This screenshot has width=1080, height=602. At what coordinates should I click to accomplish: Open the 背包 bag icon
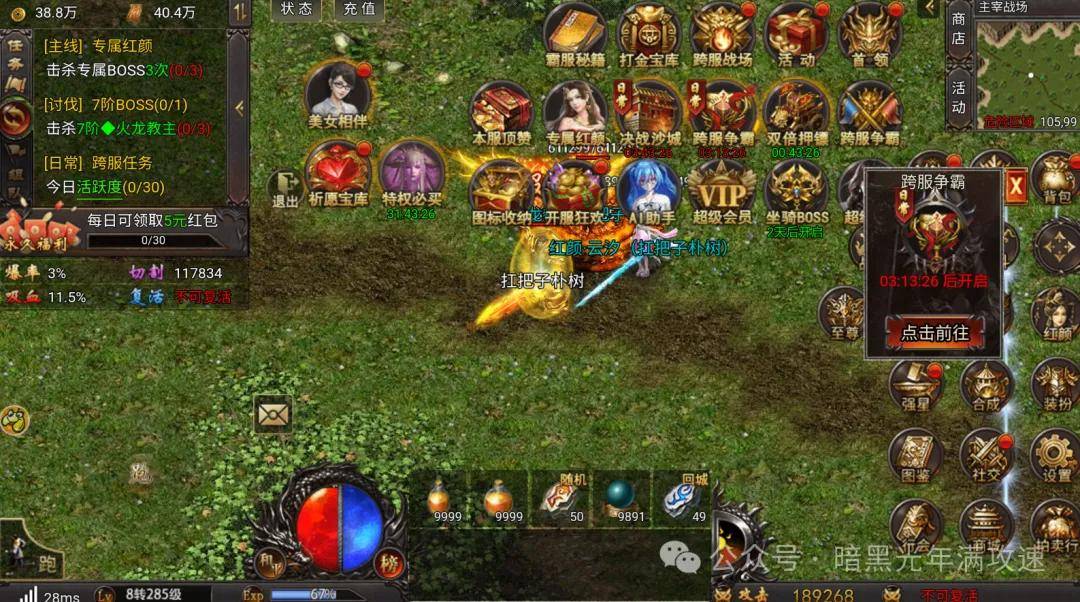1056,178
